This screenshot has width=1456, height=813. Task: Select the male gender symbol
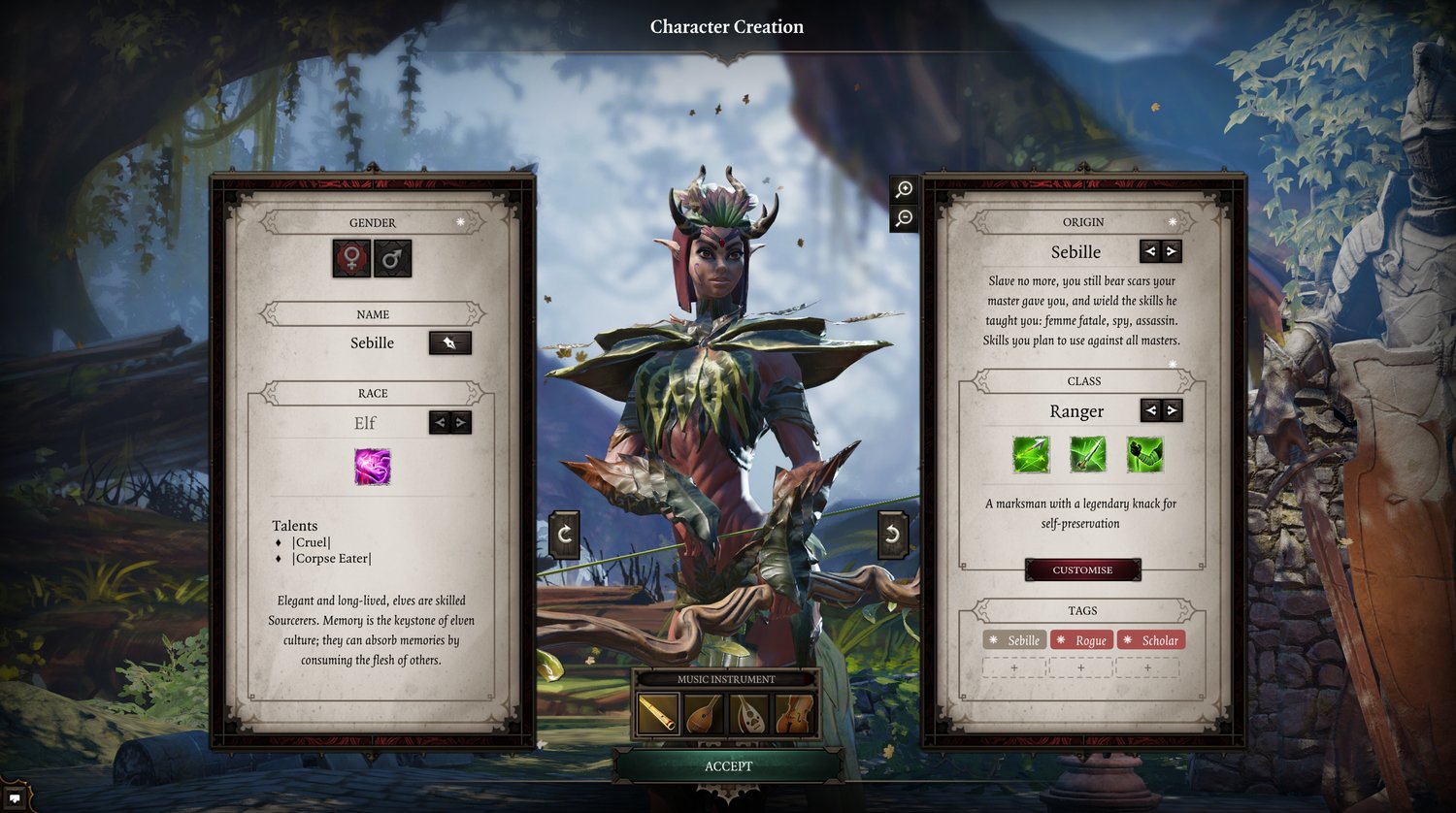[x=392, y=258]
